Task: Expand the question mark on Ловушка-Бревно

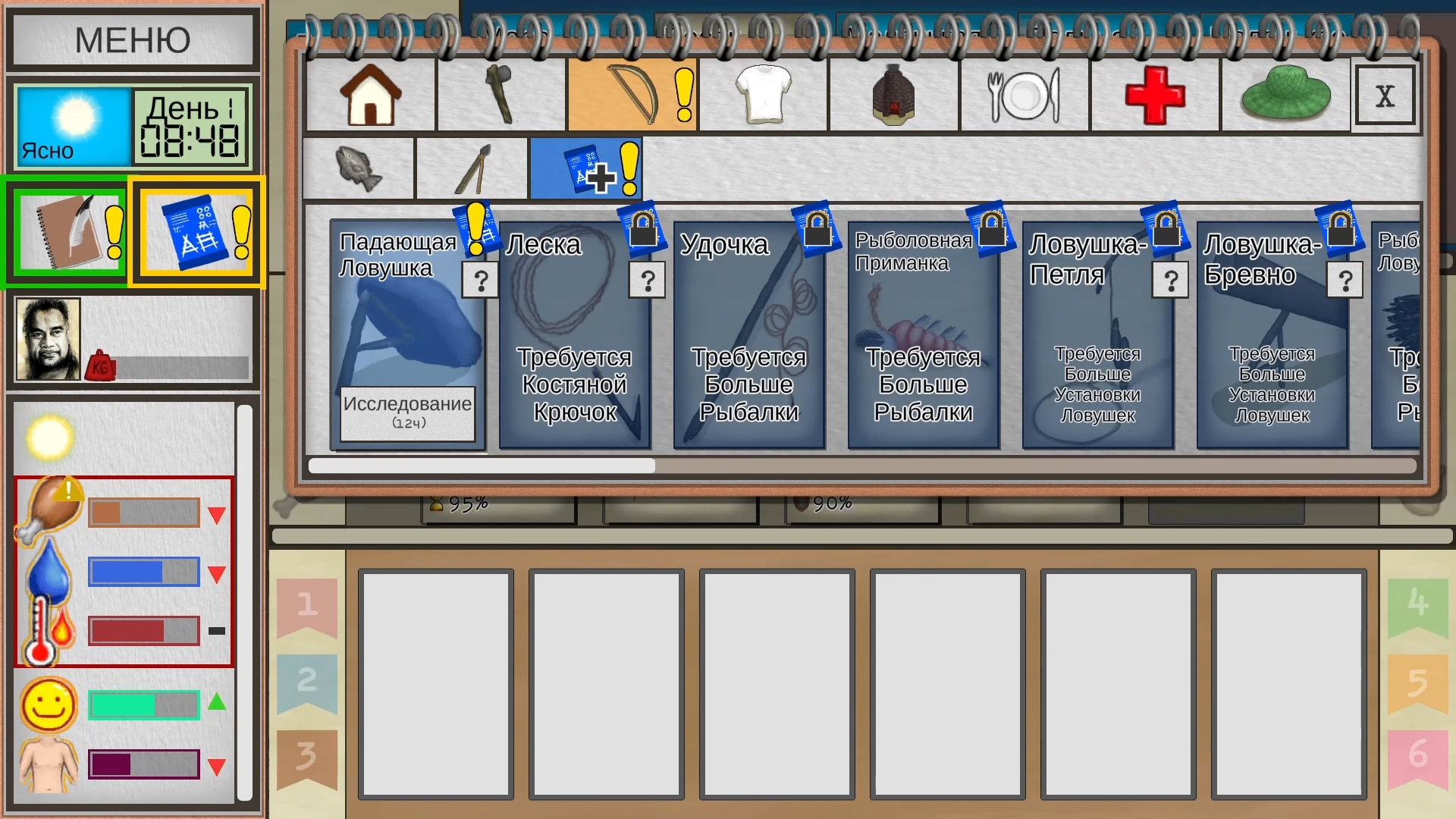Action: (1345, 281)
